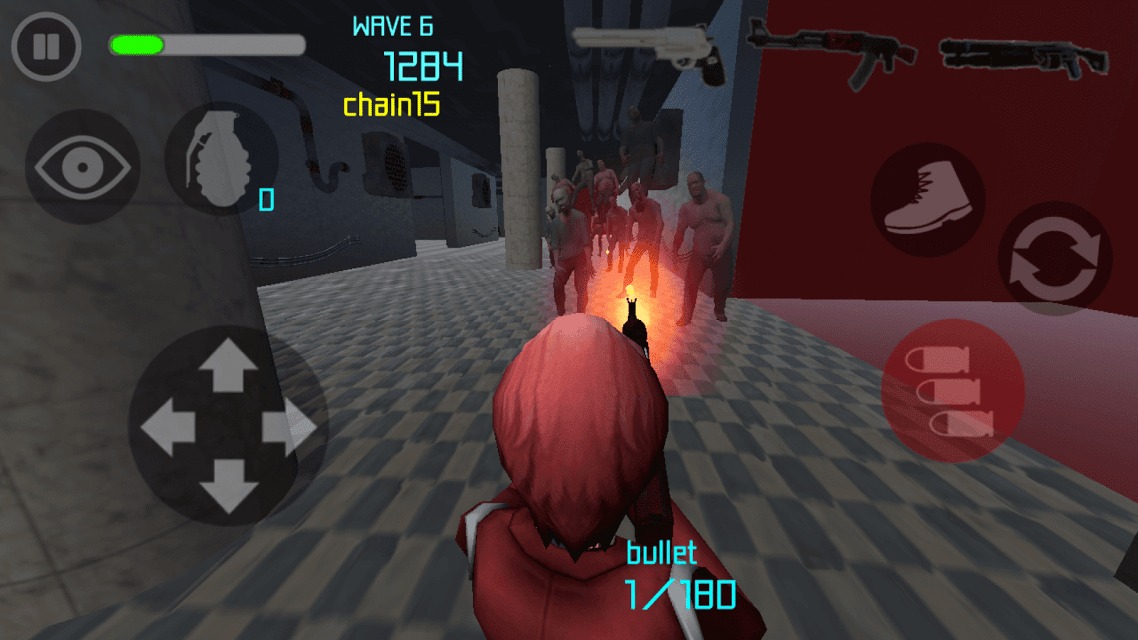Pause the game
Image resolution: width=1138 pixels, height=640 pixels.
(x=46, y=47)
